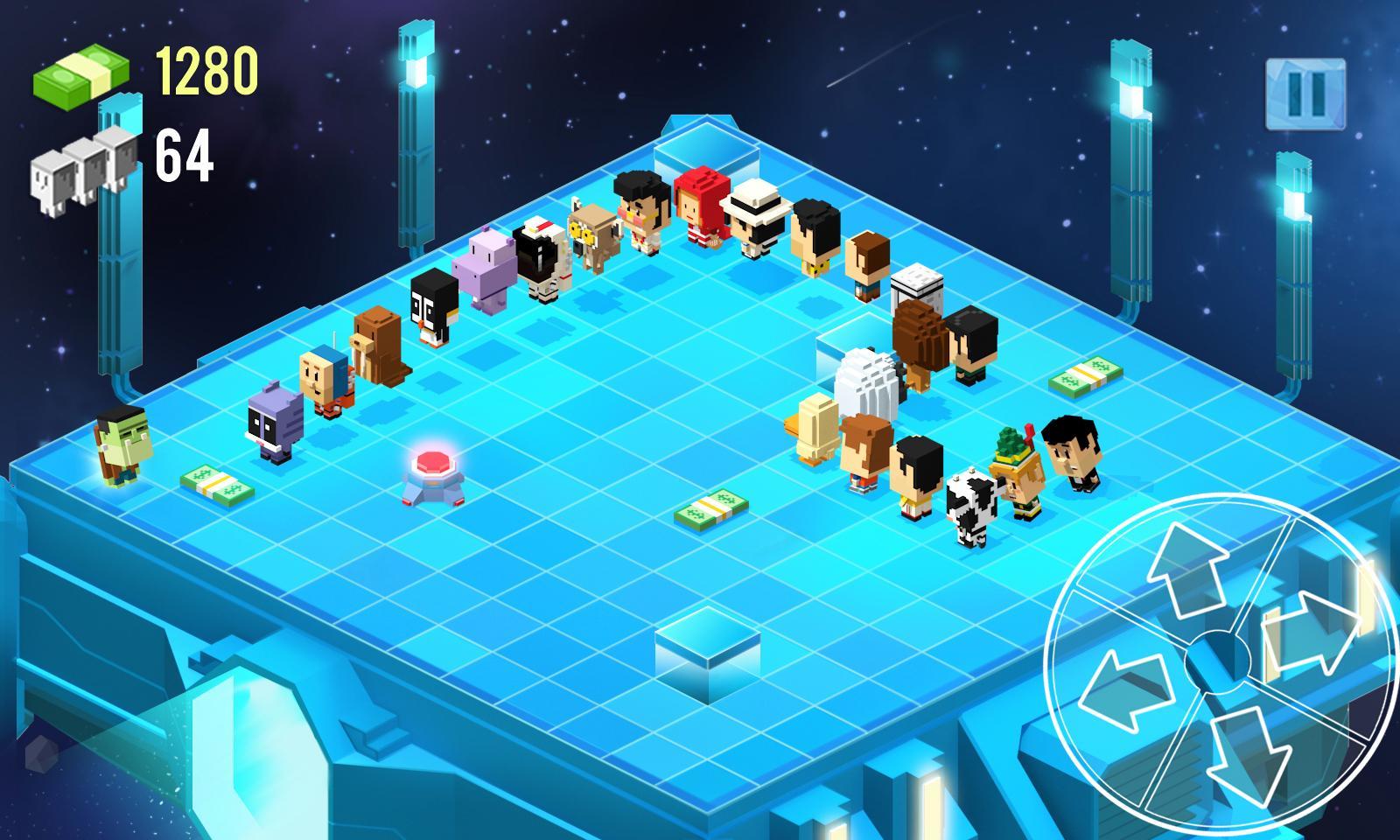Select the black and white cow character

coord(971,507)
